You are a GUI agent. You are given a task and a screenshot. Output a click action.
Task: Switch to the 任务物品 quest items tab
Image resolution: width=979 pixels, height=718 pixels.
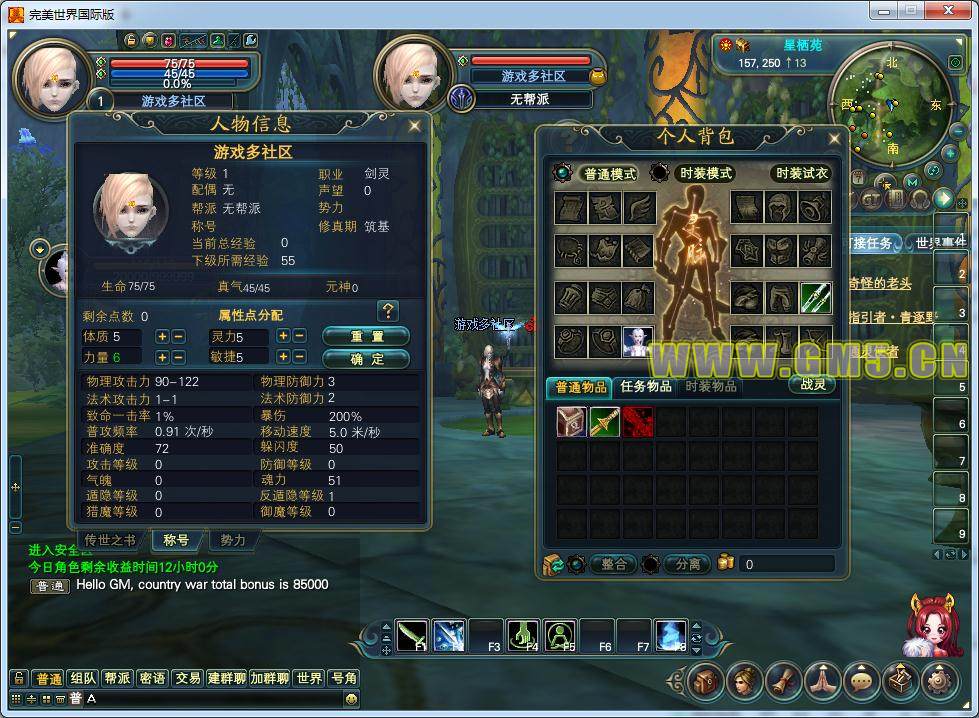(646, 386)
